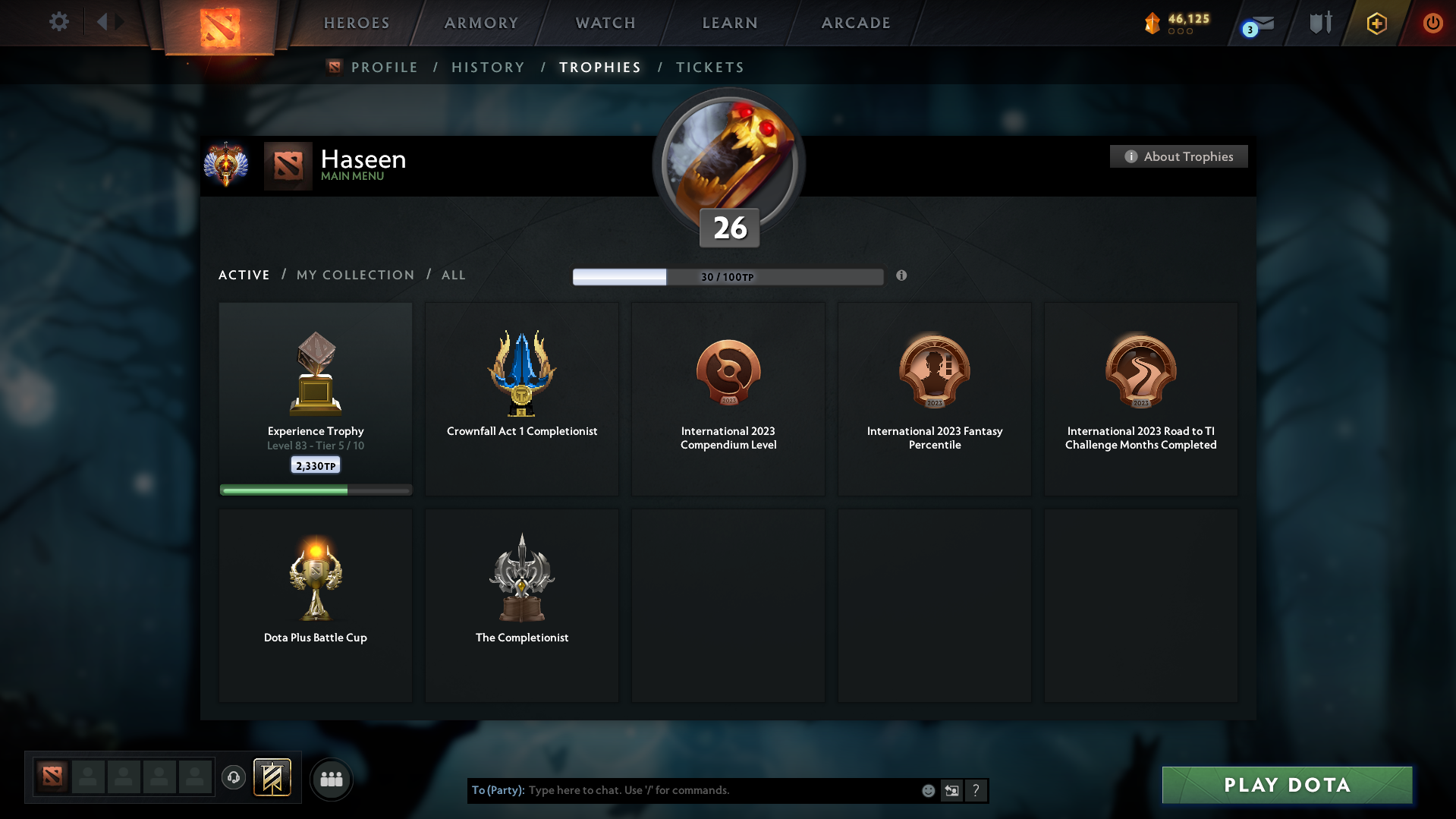Open the friends list people icon

click(x=330, y=778)
